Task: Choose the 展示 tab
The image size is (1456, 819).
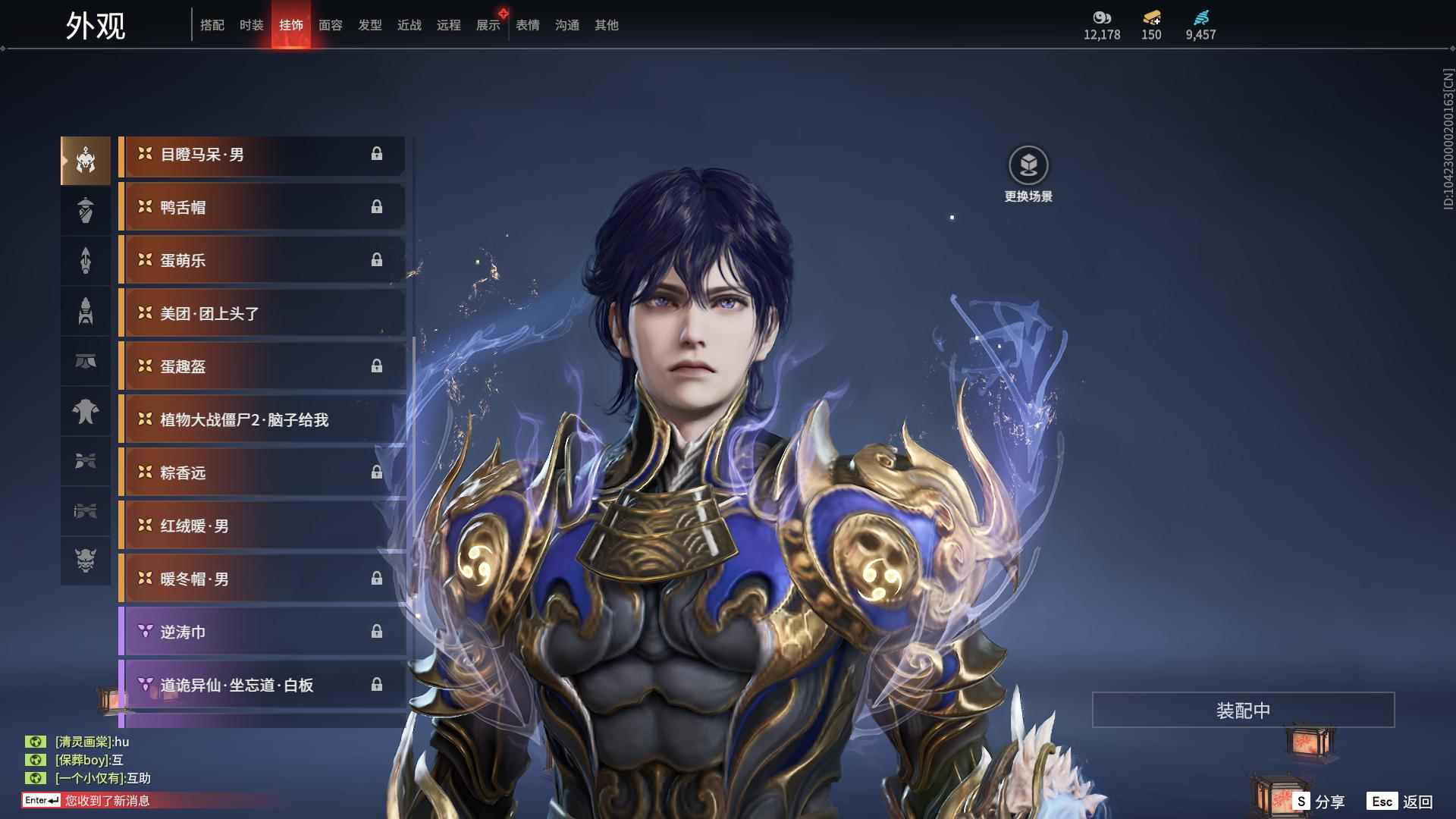Action: (x=488, y=25)
